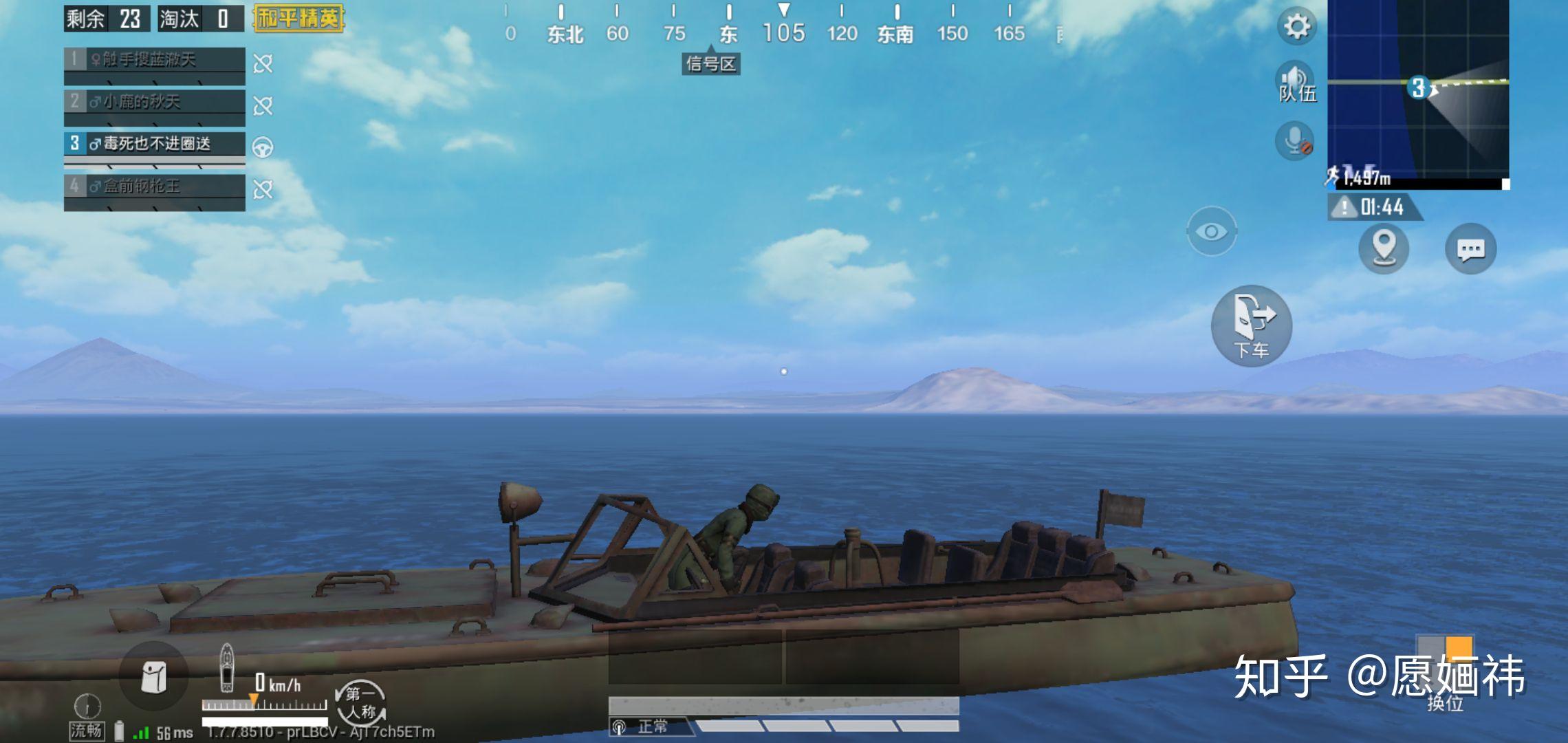Select teammate 1 in squad list

click(155, 61)
